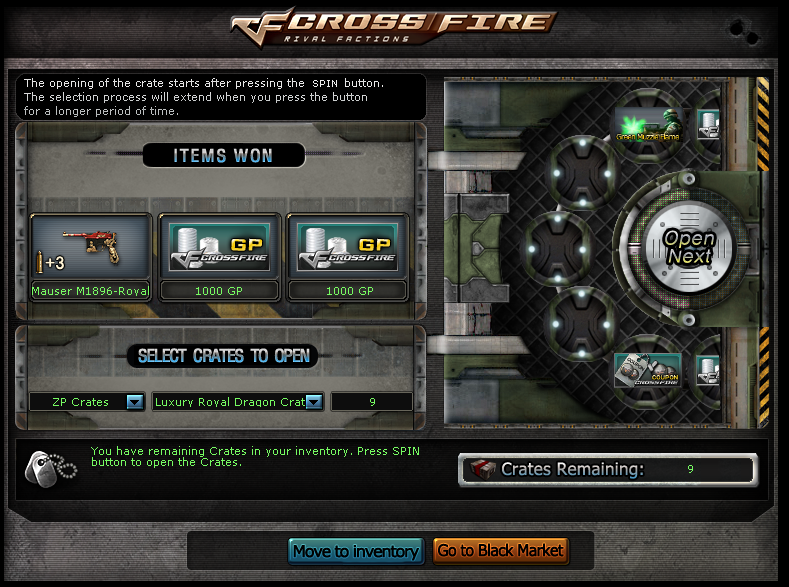Click the Open Next spin button

coord(689,246)
